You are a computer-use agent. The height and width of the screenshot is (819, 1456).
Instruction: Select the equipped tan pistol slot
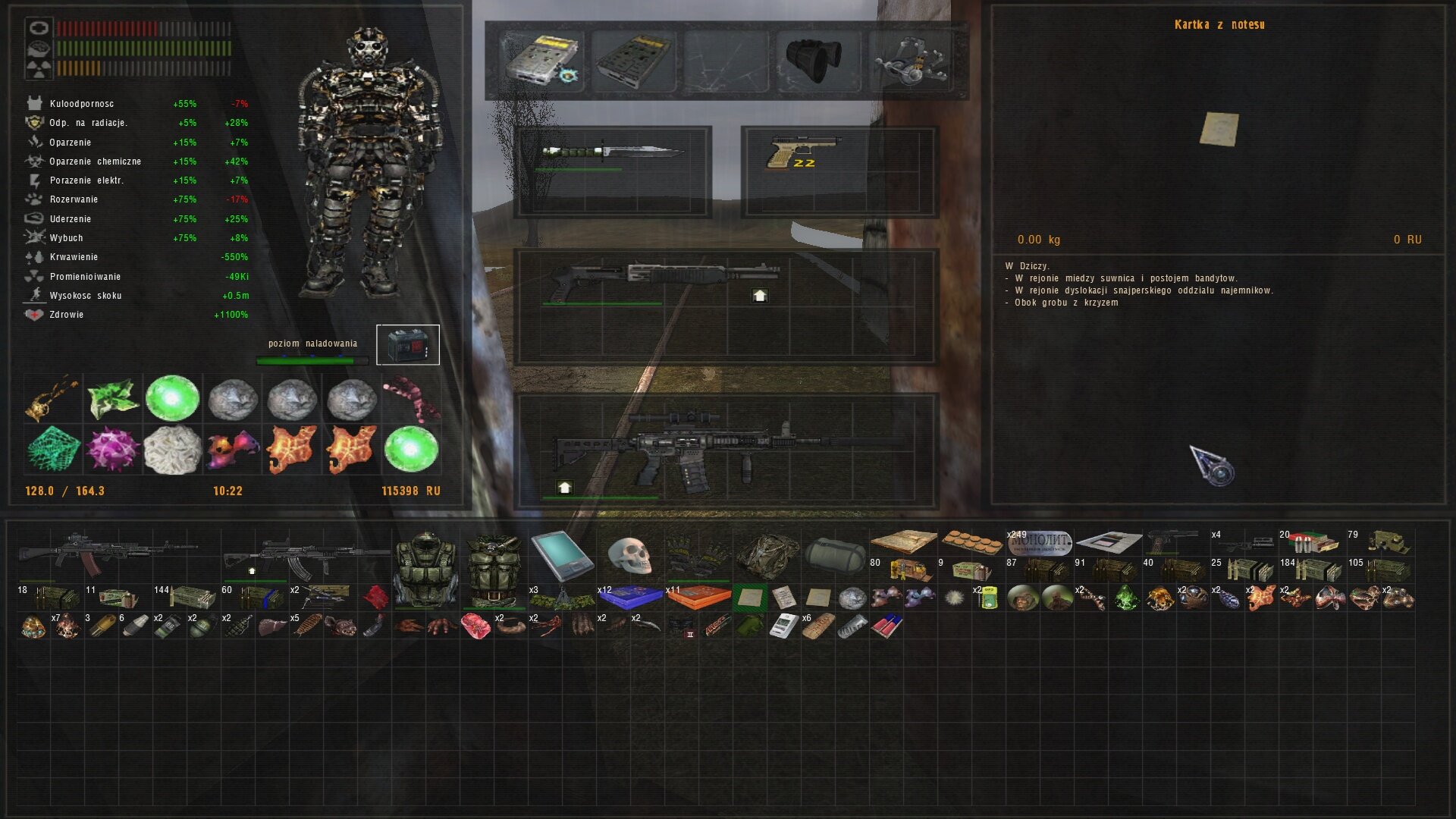point(804,152)
